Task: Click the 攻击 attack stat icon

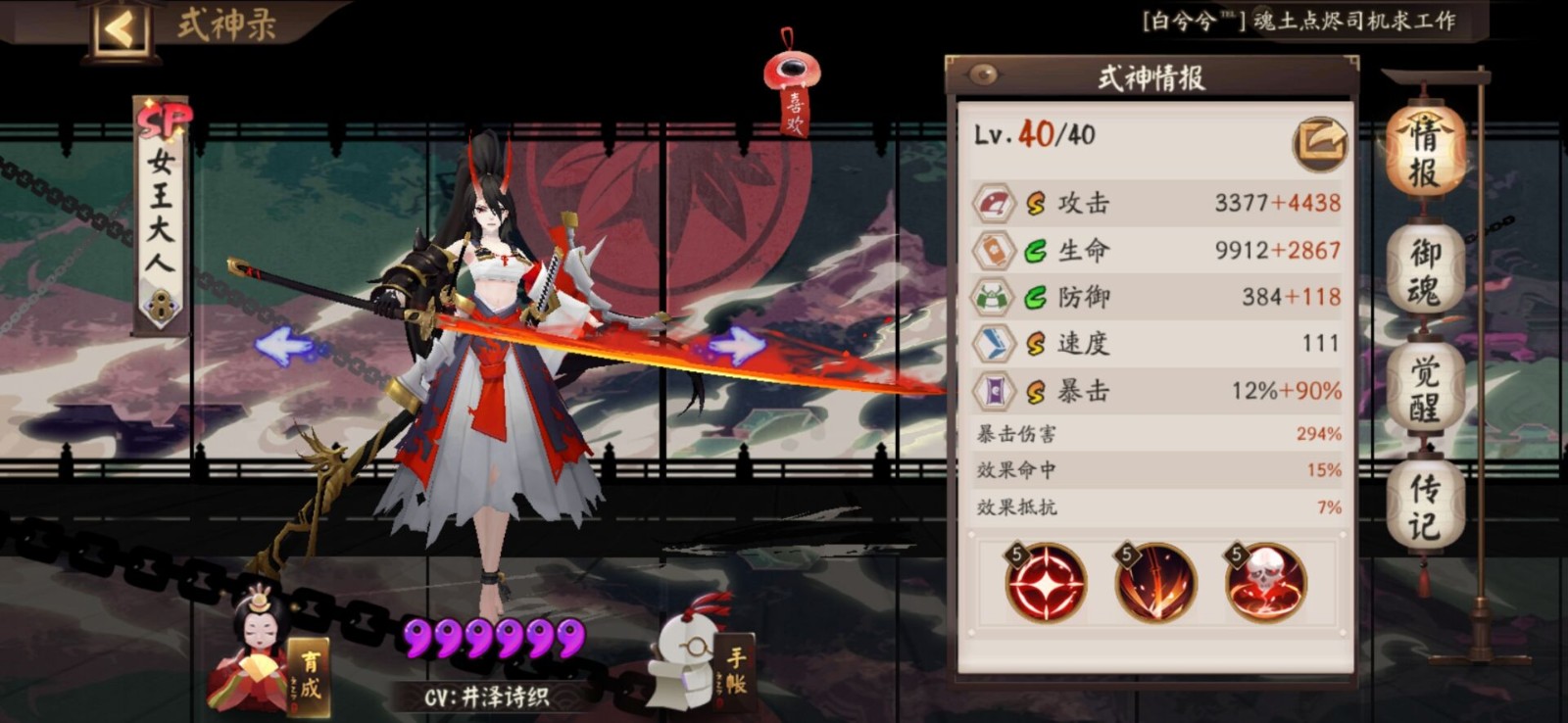Action: click(994, 203)
